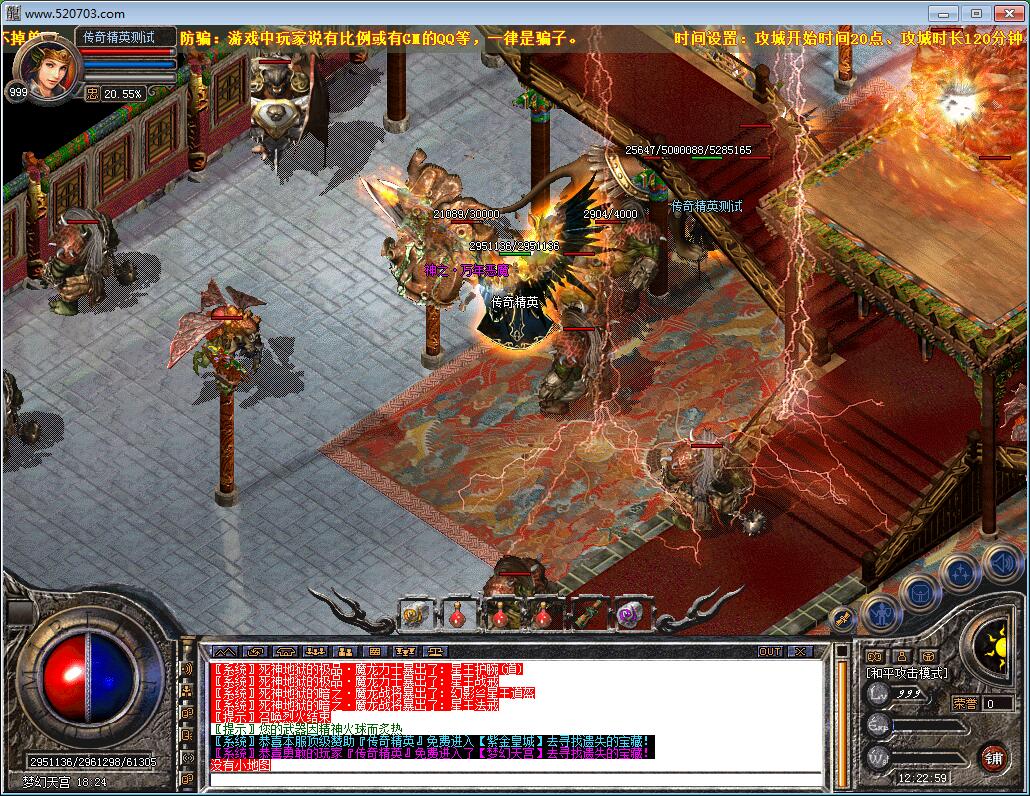1030x796 pixels.
Task: Click the OUT button above the chat
Action: pos(769,651)
